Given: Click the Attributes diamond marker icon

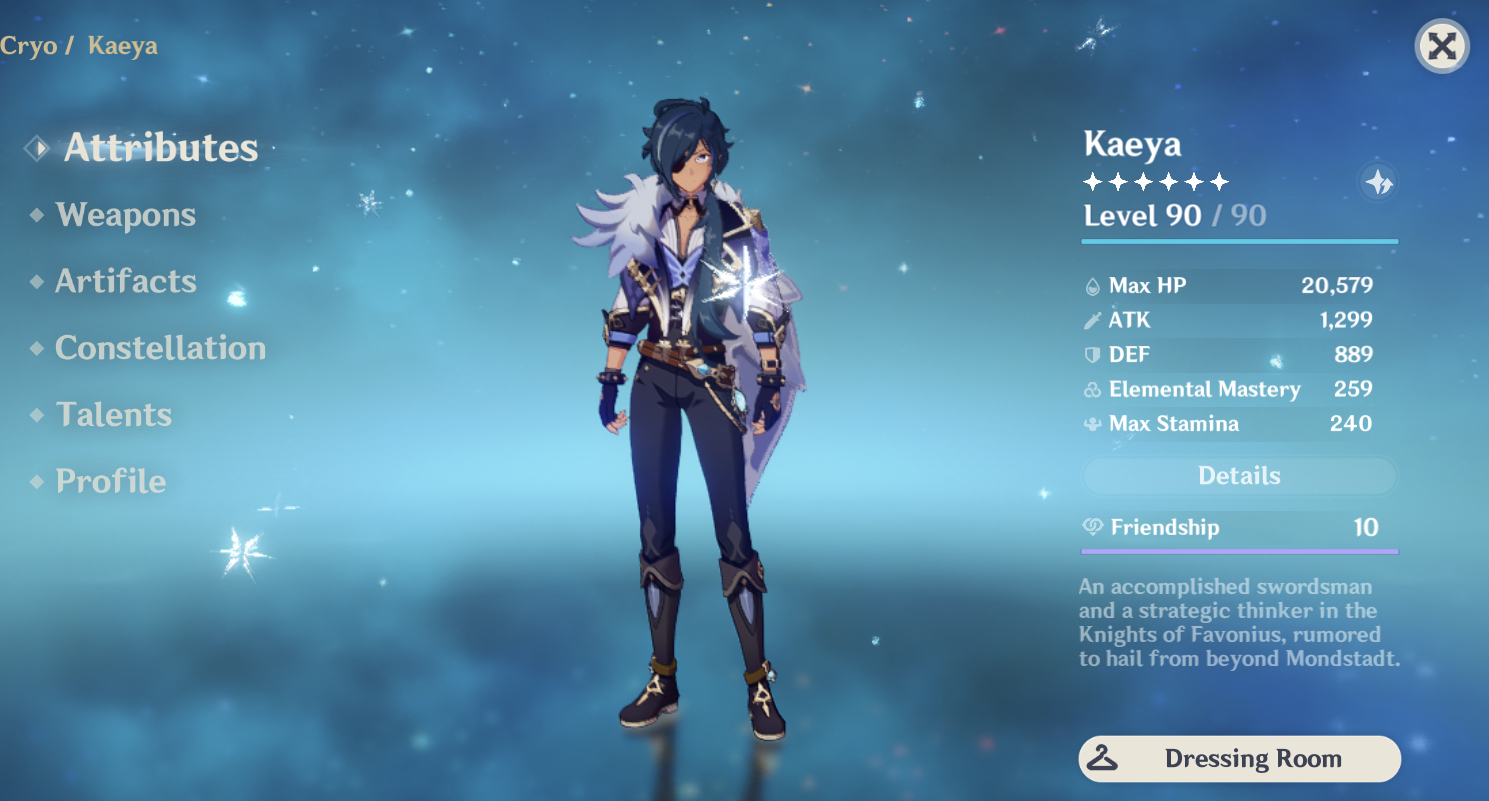Looking at the screenshot, I should coord(36,147).
